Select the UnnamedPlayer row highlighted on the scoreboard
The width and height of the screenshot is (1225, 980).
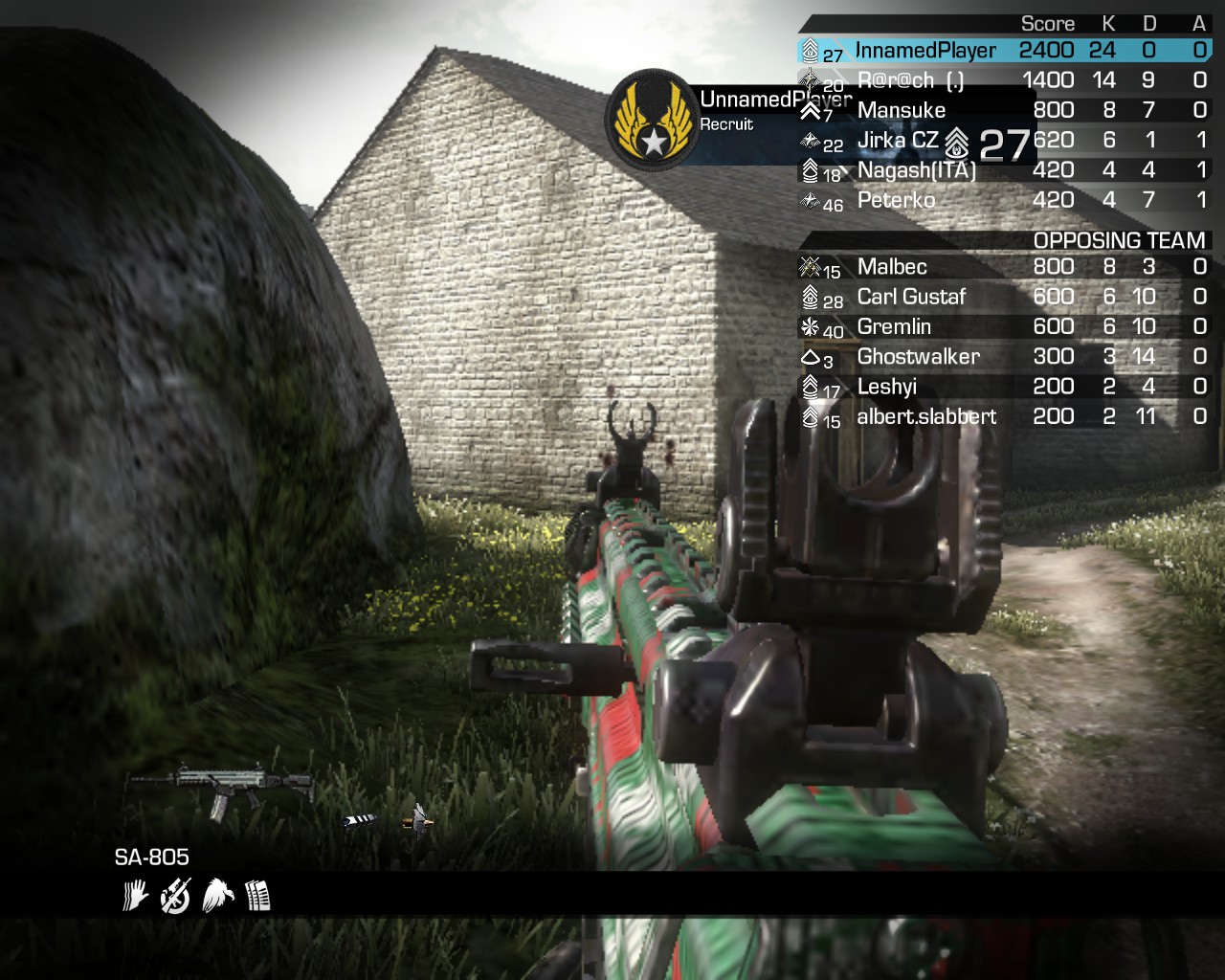924,51
